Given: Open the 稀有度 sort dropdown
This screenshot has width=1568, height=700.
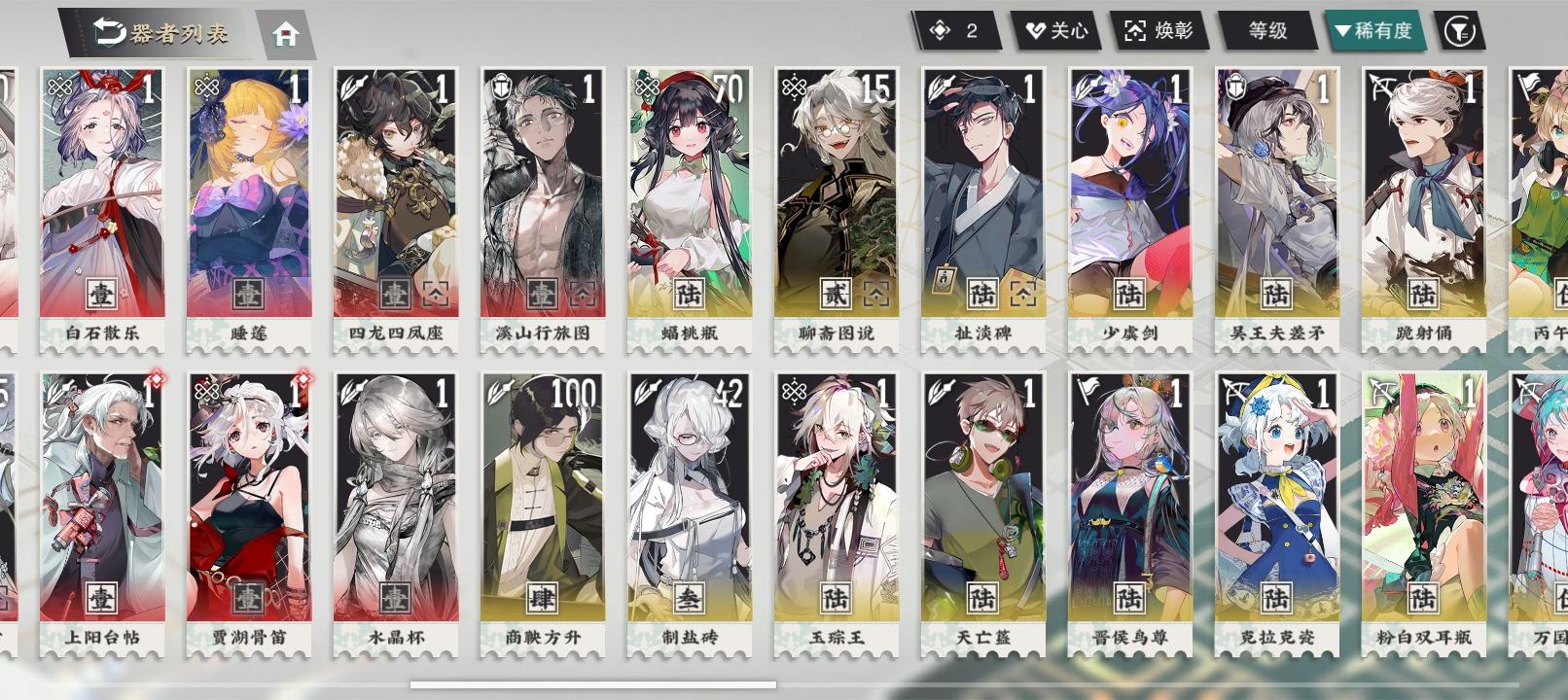Looking at the screenshot, I should (1378, 31).
